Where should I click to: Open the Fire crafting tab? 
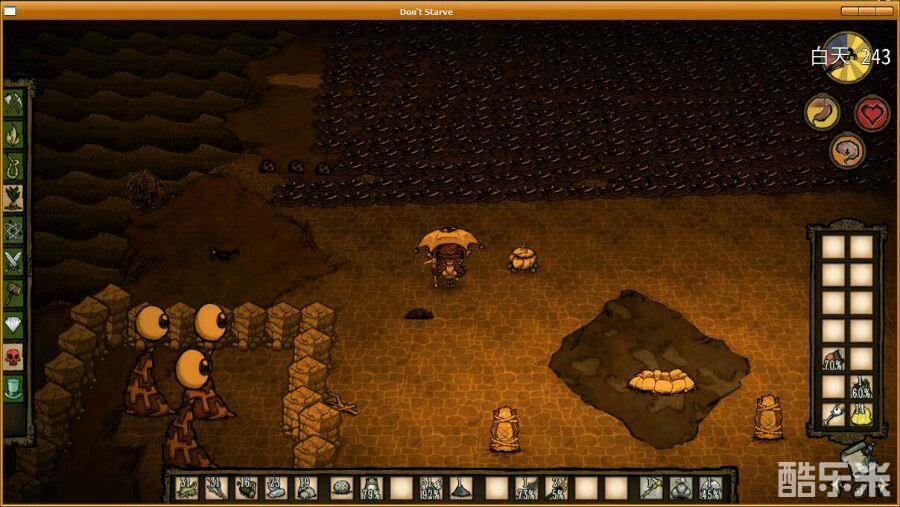[x=14, y=134]
